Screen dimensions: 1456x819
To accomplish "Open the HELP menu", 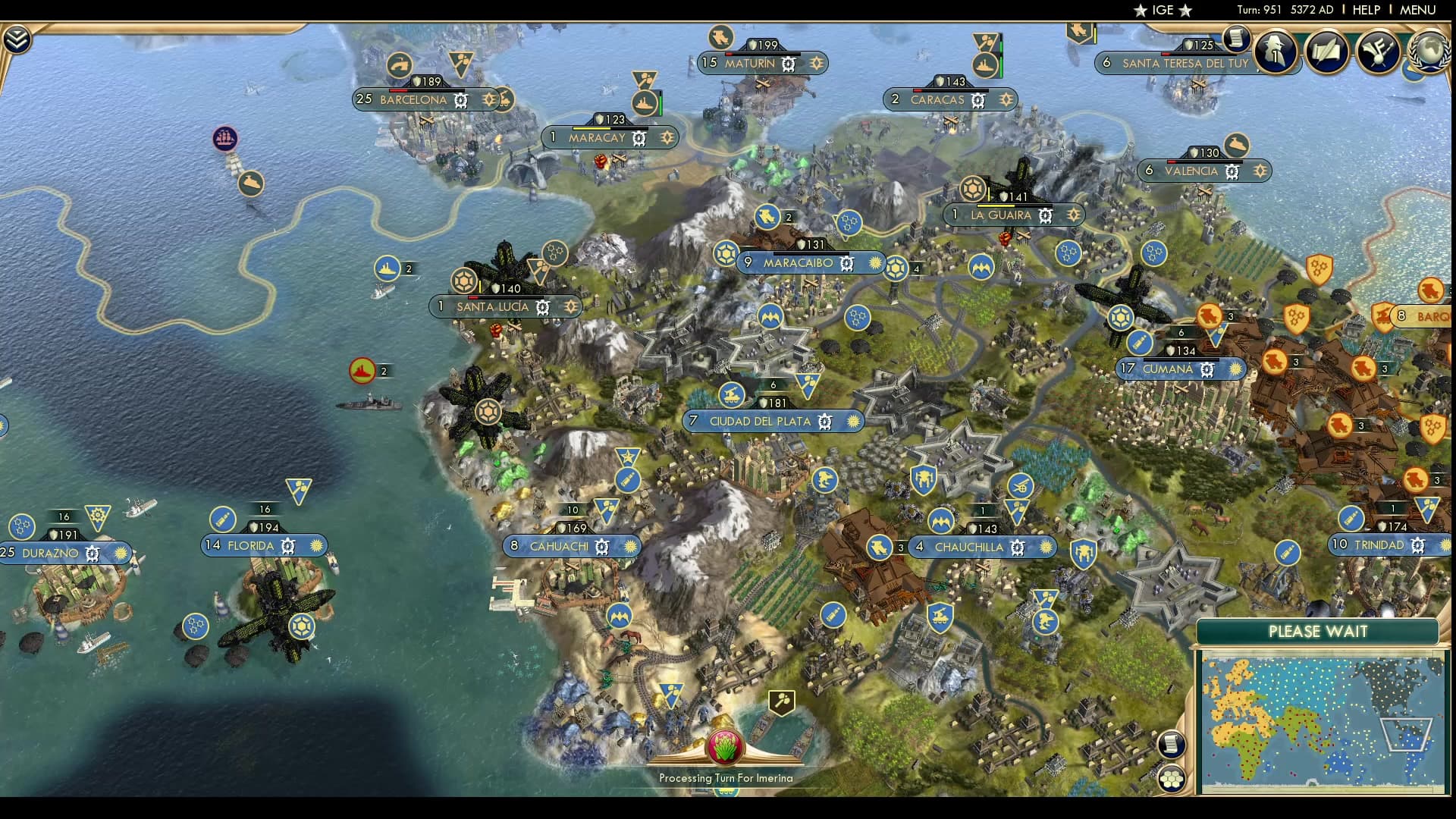I will pos(1365,10).
